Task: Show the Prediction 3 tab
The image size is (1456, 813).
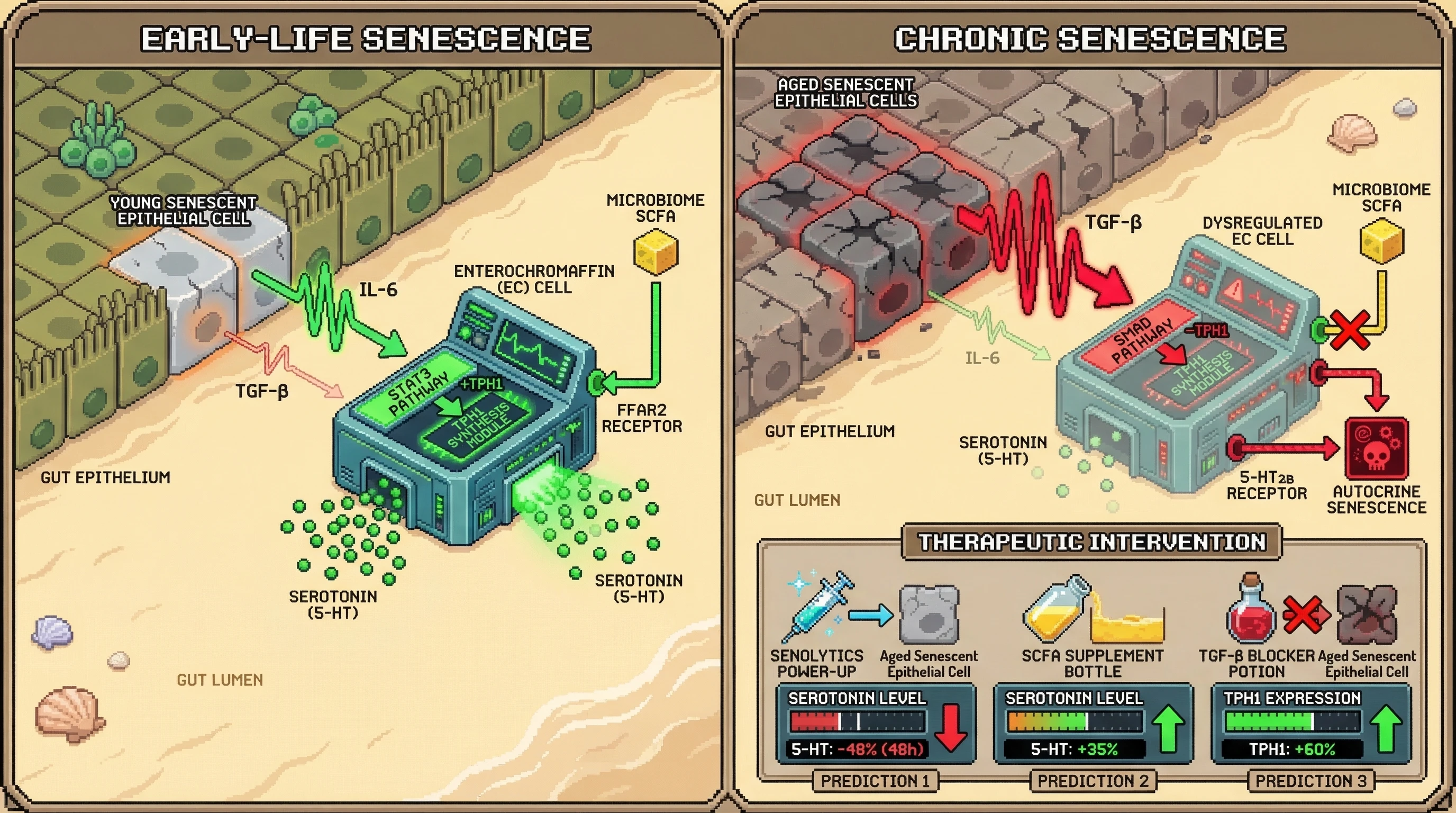Action: point(1311,781)
